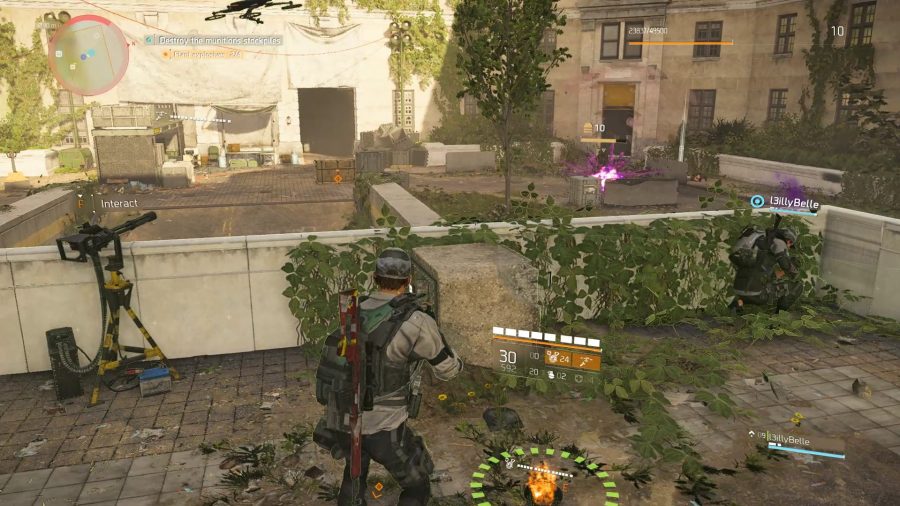The height and width of the screenshot is (506, 900).
Task: Open the circular minimap
Action: [88, 54]
